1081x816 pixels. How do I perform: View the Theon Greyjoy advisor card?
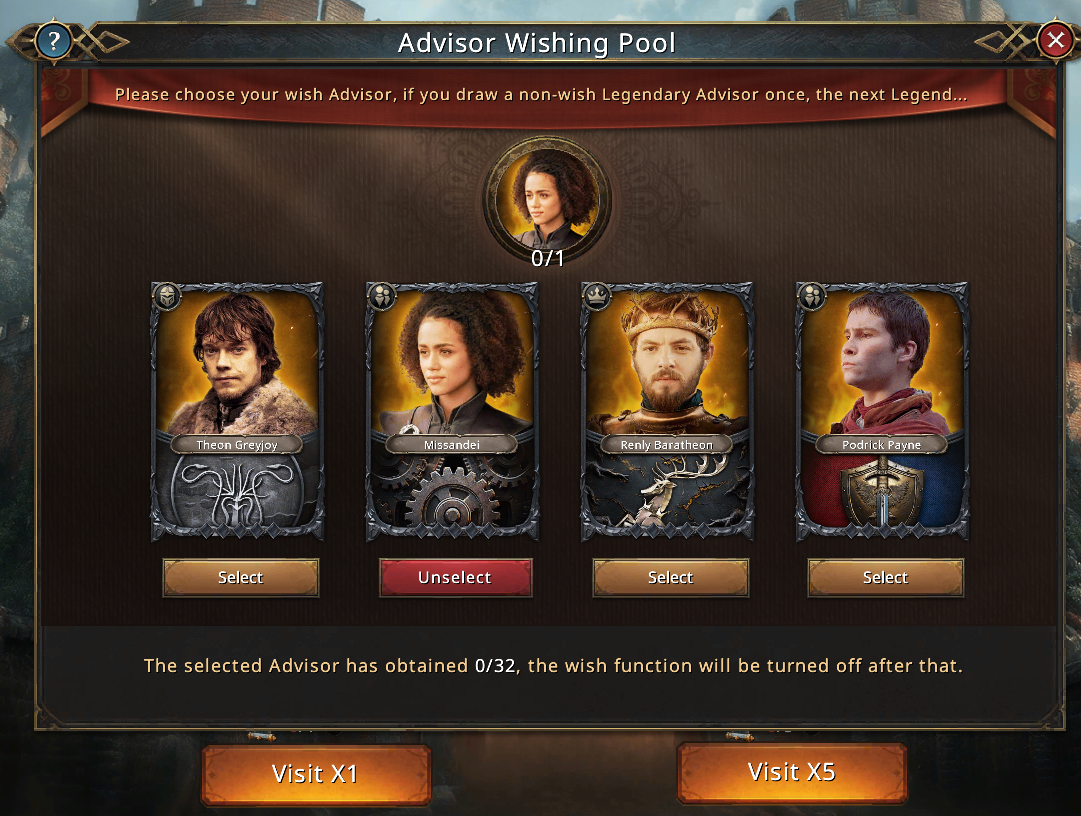238,410
